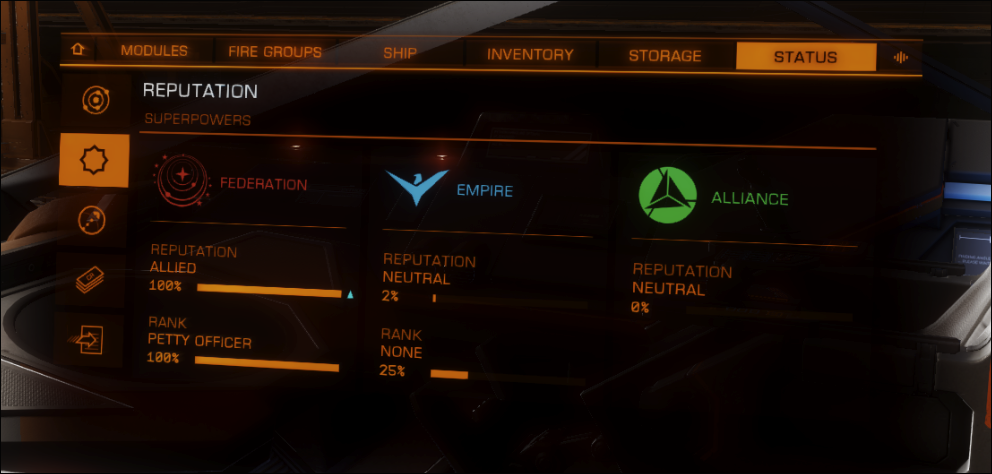The height and width of the screenshot is (474, 992).
Task: Select the highlighted Reputation badge sidebar icon
Action: tap(94, 160)
